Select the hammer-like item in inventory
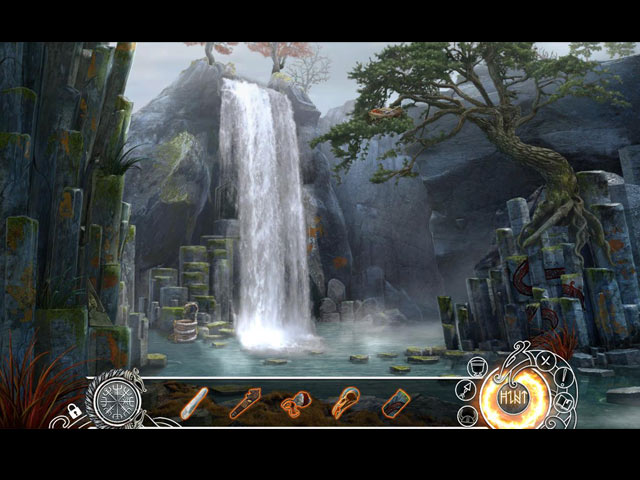Screen dimensions: 640x480 click(x=296, y=402)
